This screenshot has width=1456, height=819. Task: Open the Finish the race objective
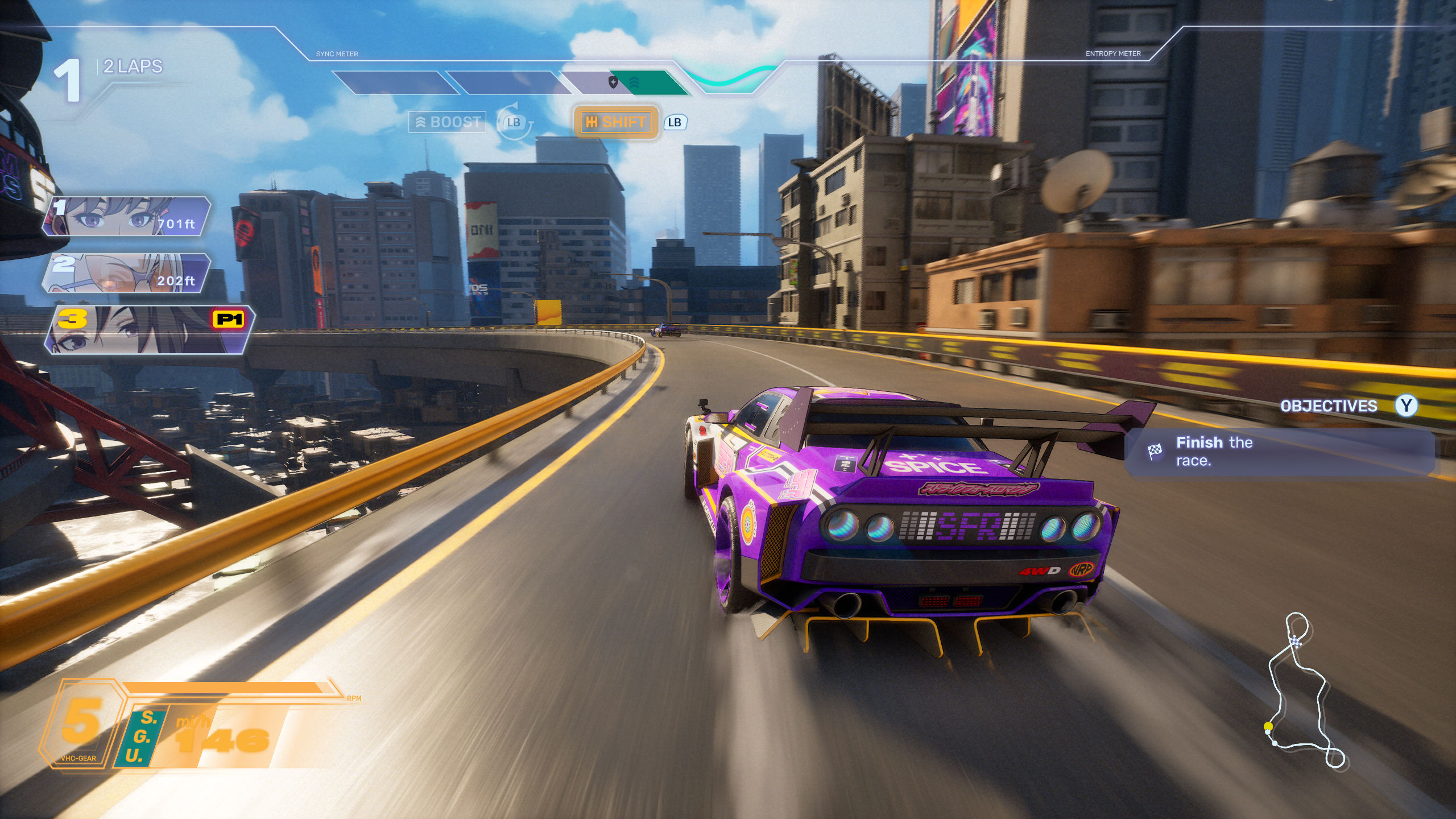[1279, 452]
